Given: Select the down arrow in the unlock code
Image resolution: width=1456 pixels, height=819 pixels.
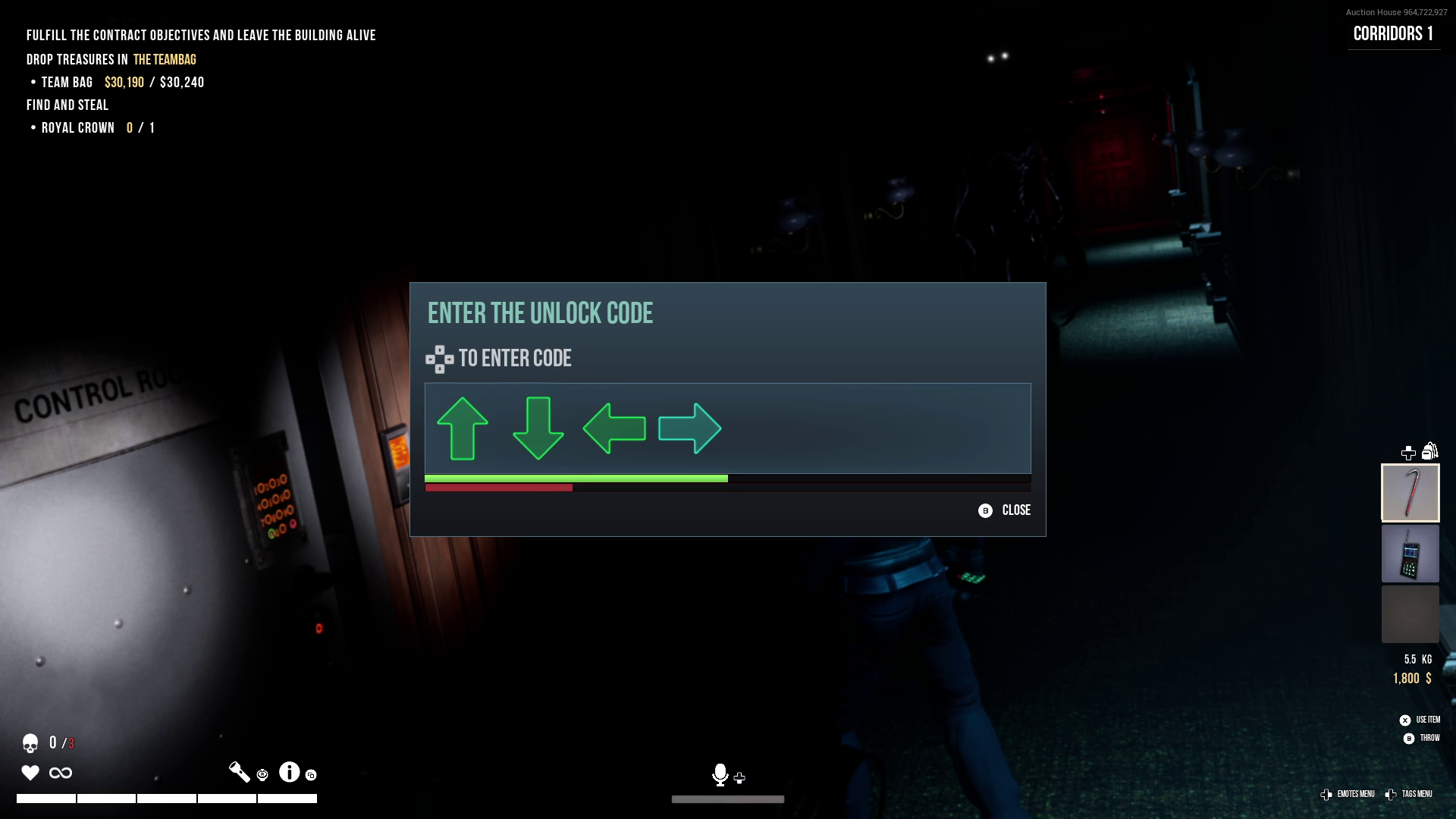Looking at the screenshot, I should [x=538, y=430].
